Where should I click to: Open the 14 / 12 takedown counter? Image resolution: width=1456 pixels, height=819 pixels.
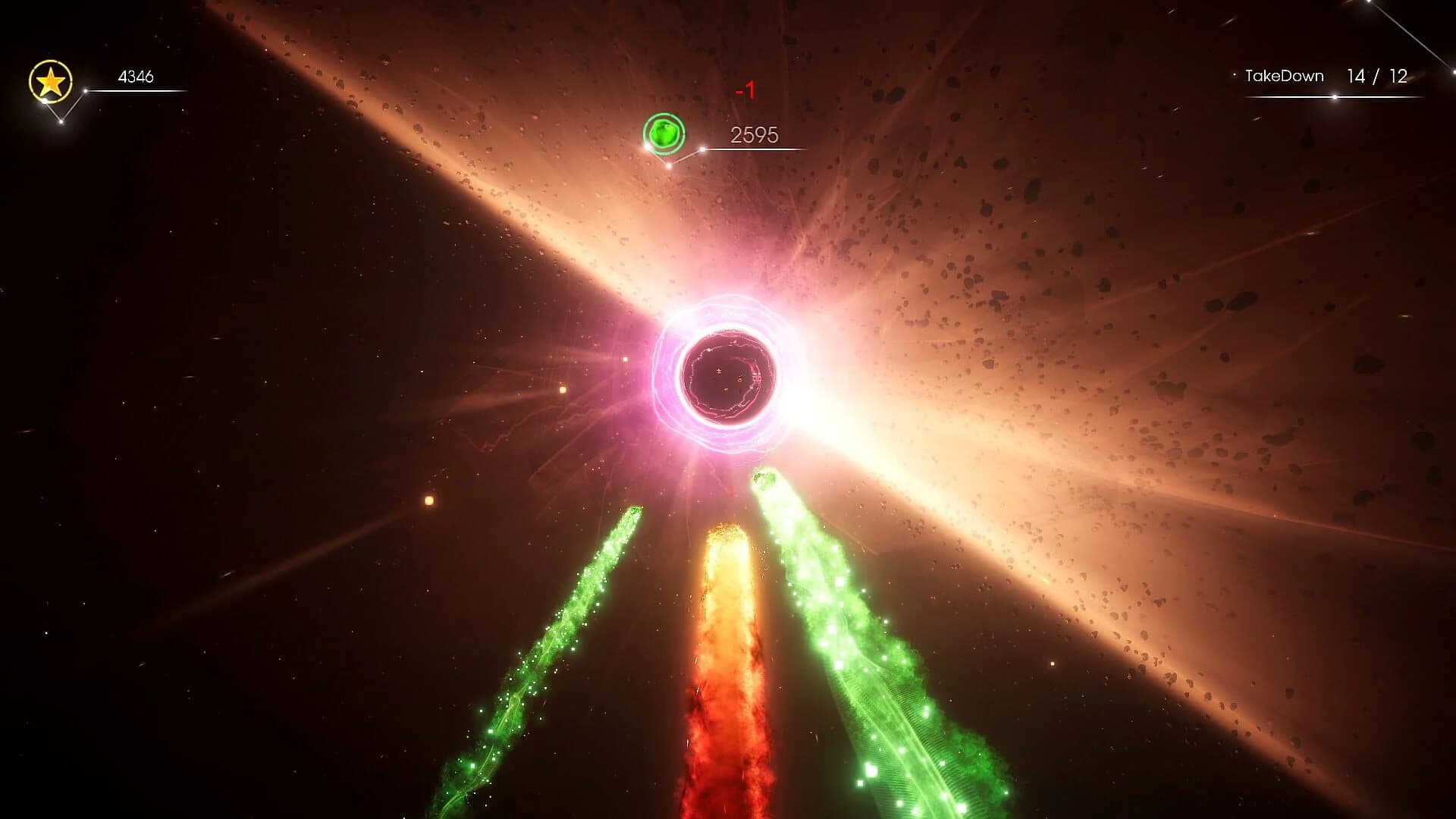[1376, 76]
